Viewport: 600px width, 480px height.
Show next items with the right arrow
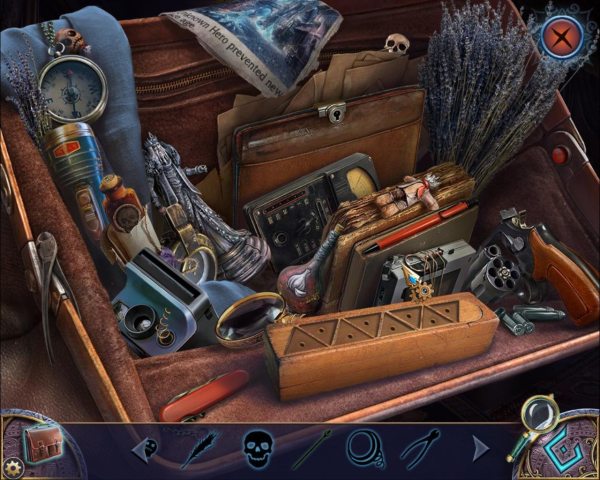[480, 448]
